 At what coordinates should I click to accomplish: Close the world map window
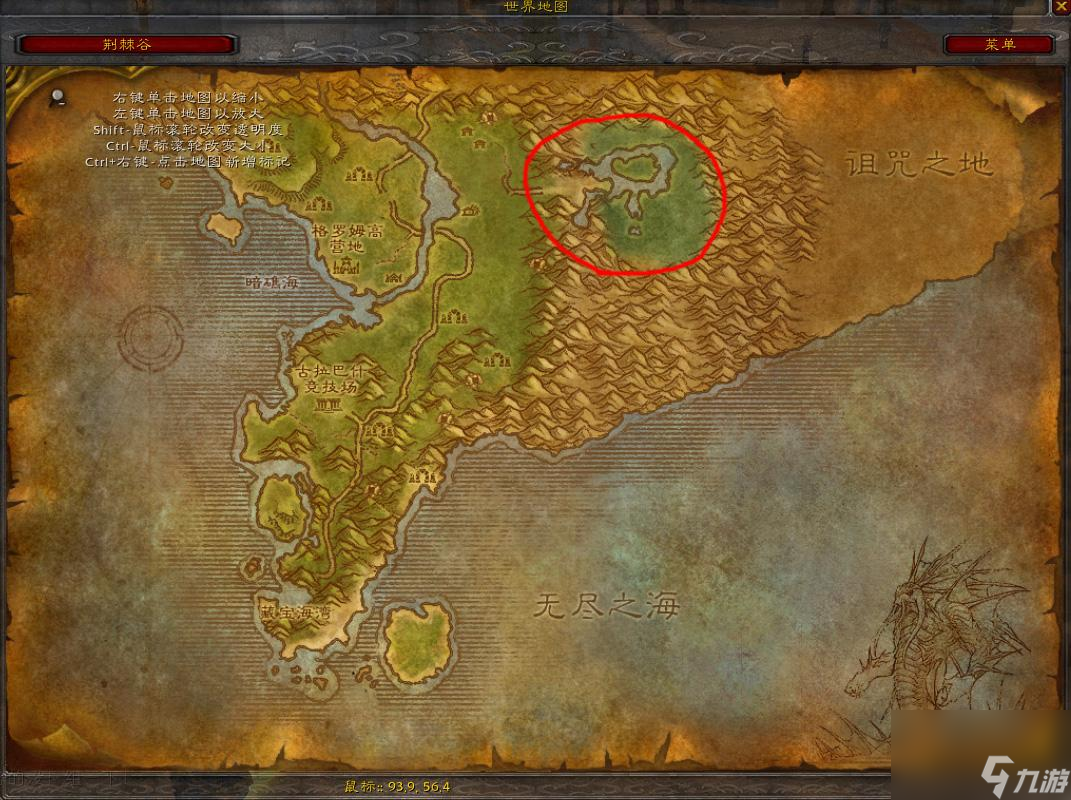tap(1060, 8)
